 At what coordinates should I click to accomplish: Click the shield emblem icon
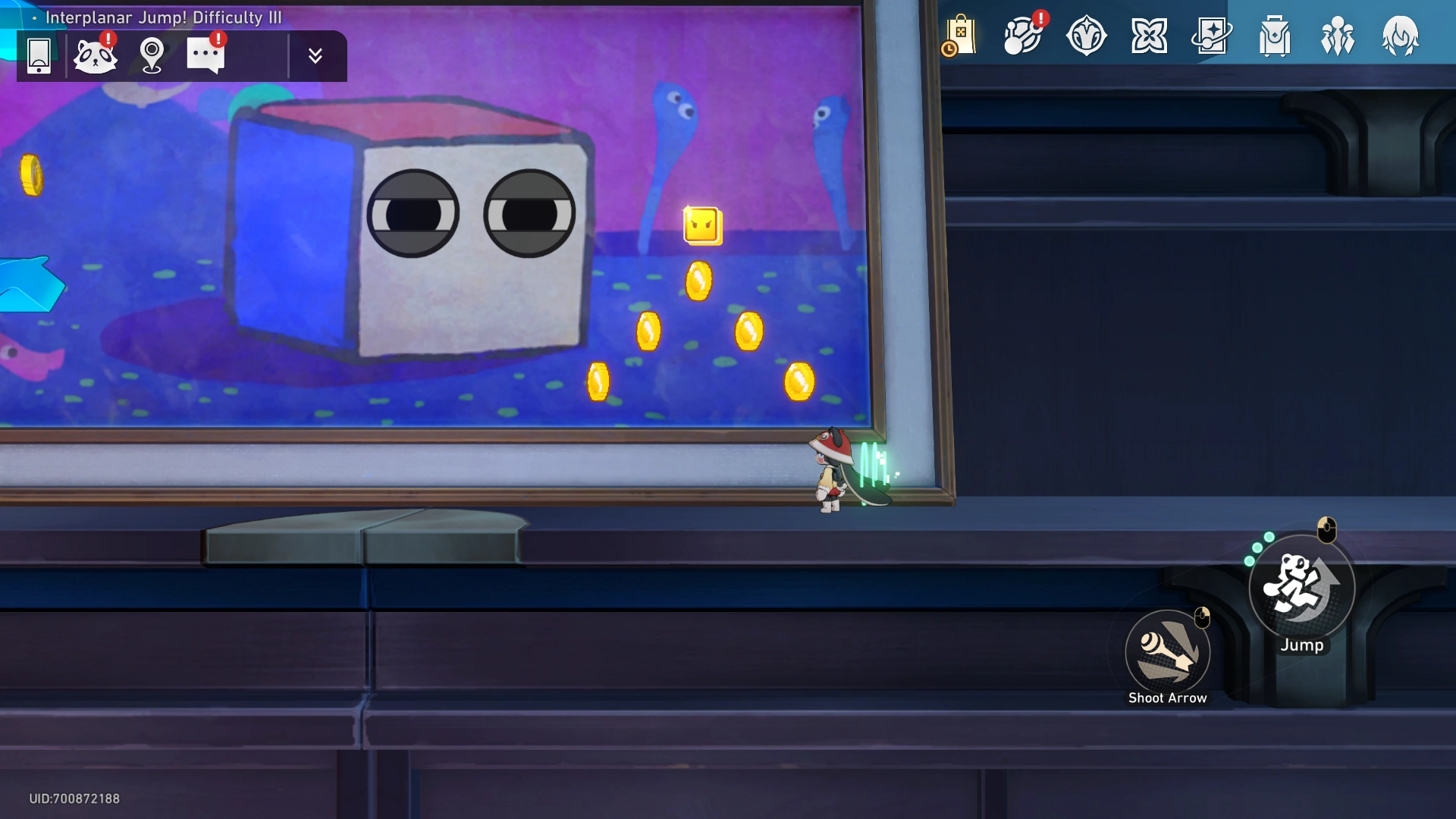click(x=1086, y=36)
